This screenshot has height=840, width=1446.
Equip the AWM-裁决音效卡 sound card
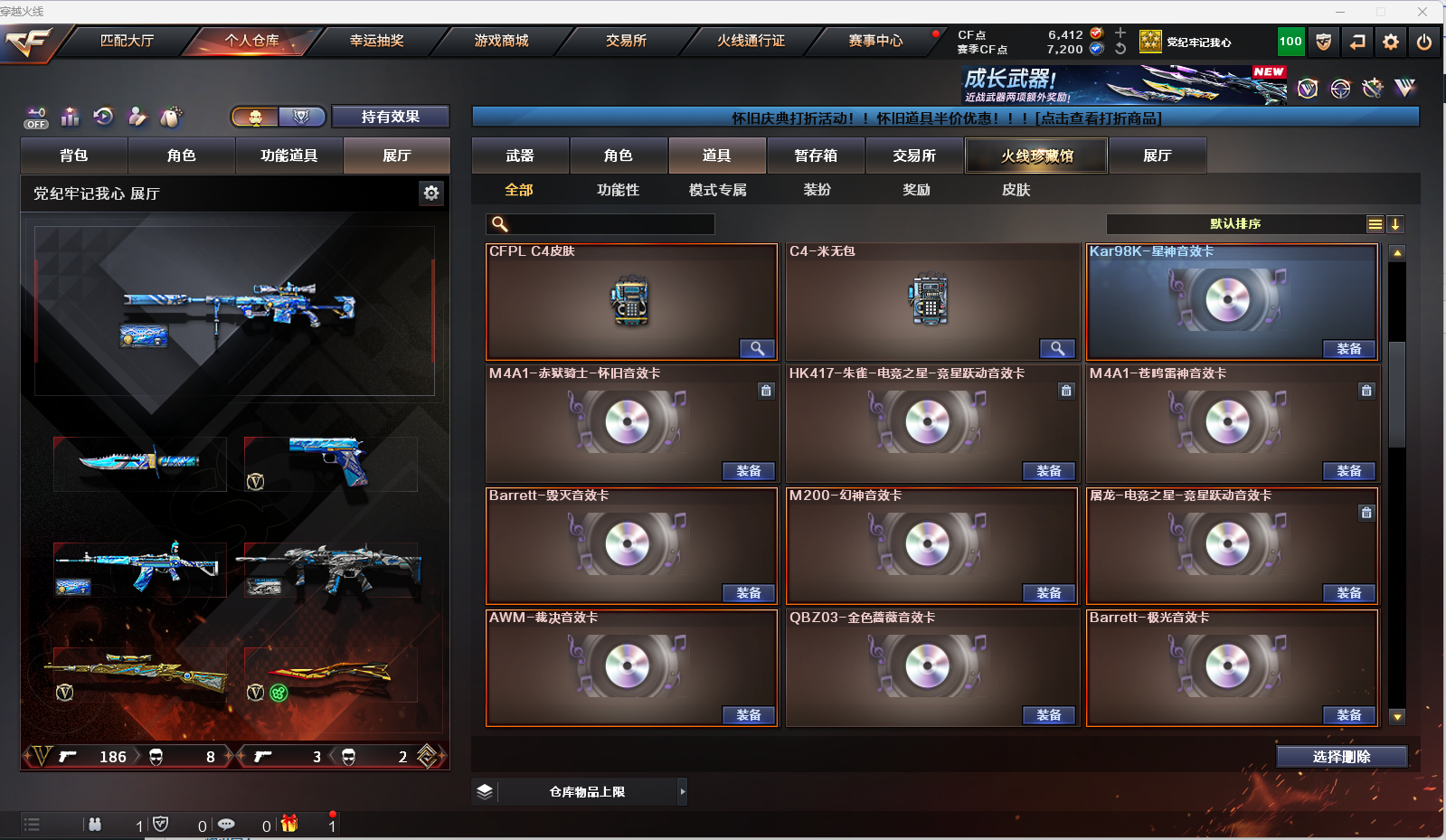pyautogui.click(x=748, y=715)
